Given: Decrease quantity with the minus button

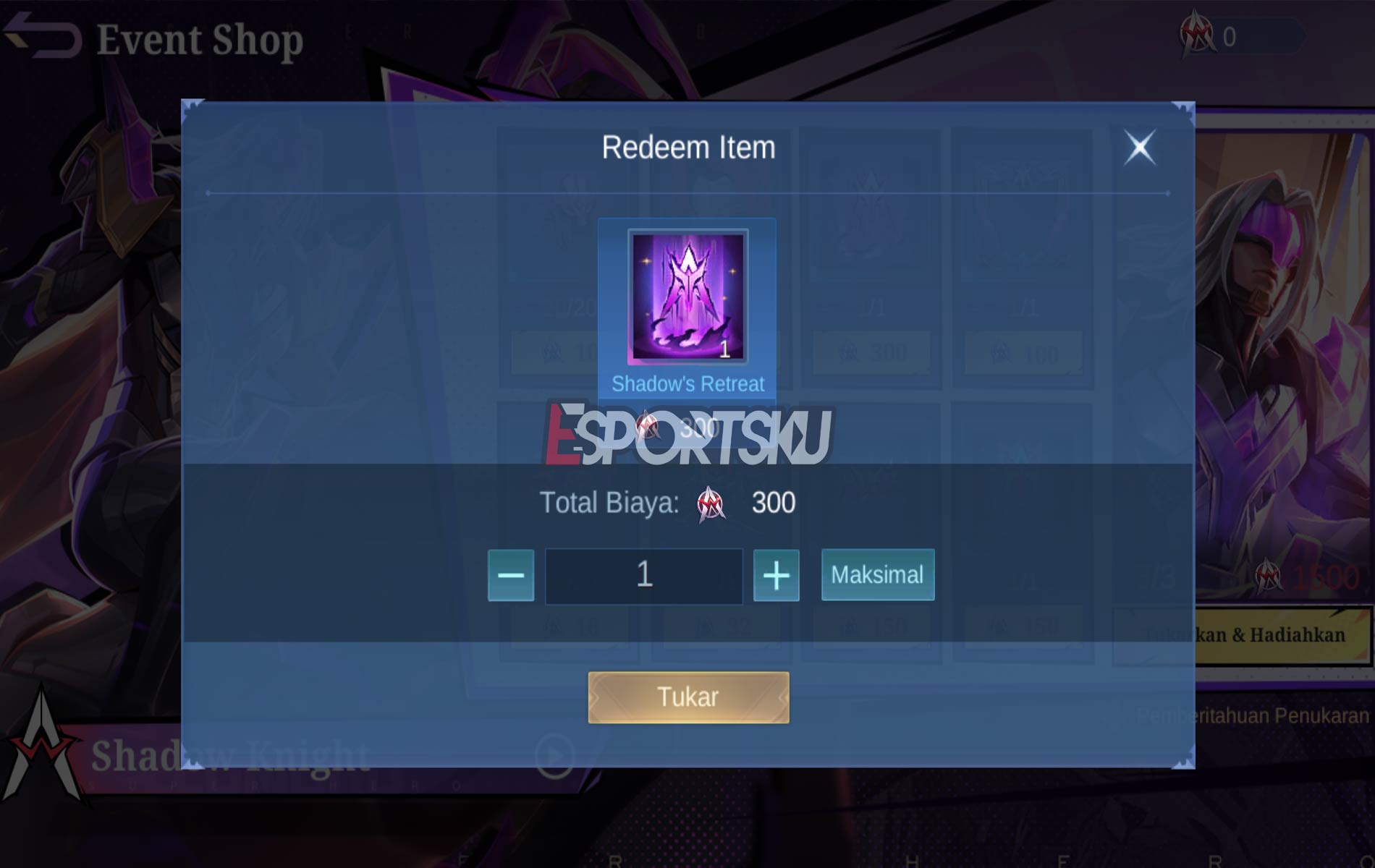Looking at the screenshot, I should pos(511,575).
